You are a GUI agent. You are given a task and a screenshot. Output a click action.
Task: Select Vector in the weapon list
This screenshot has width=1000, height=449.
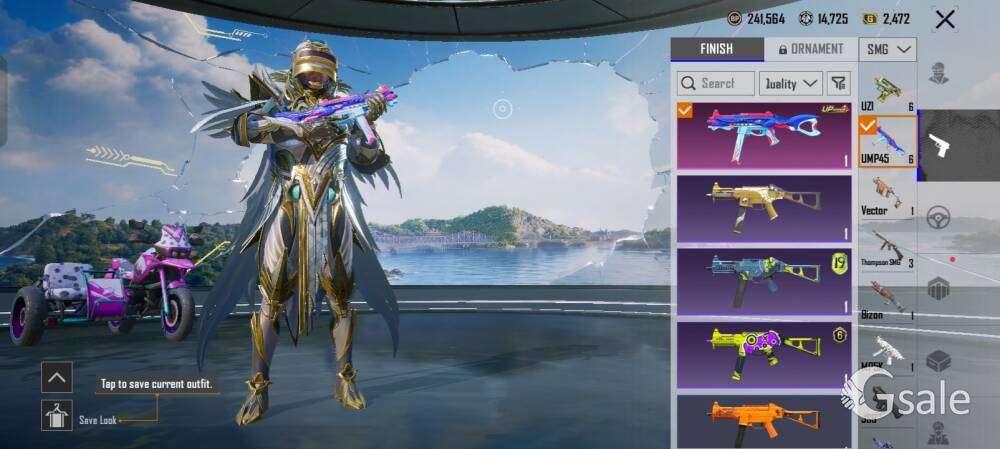point(887,194)
